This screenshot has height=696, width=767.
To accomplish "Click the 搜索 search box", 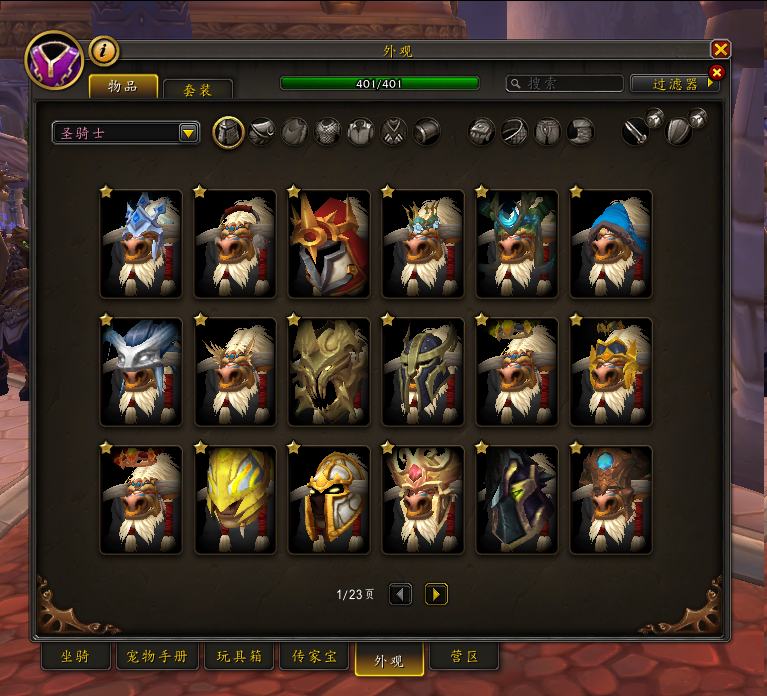I will [x=565, y=84].
